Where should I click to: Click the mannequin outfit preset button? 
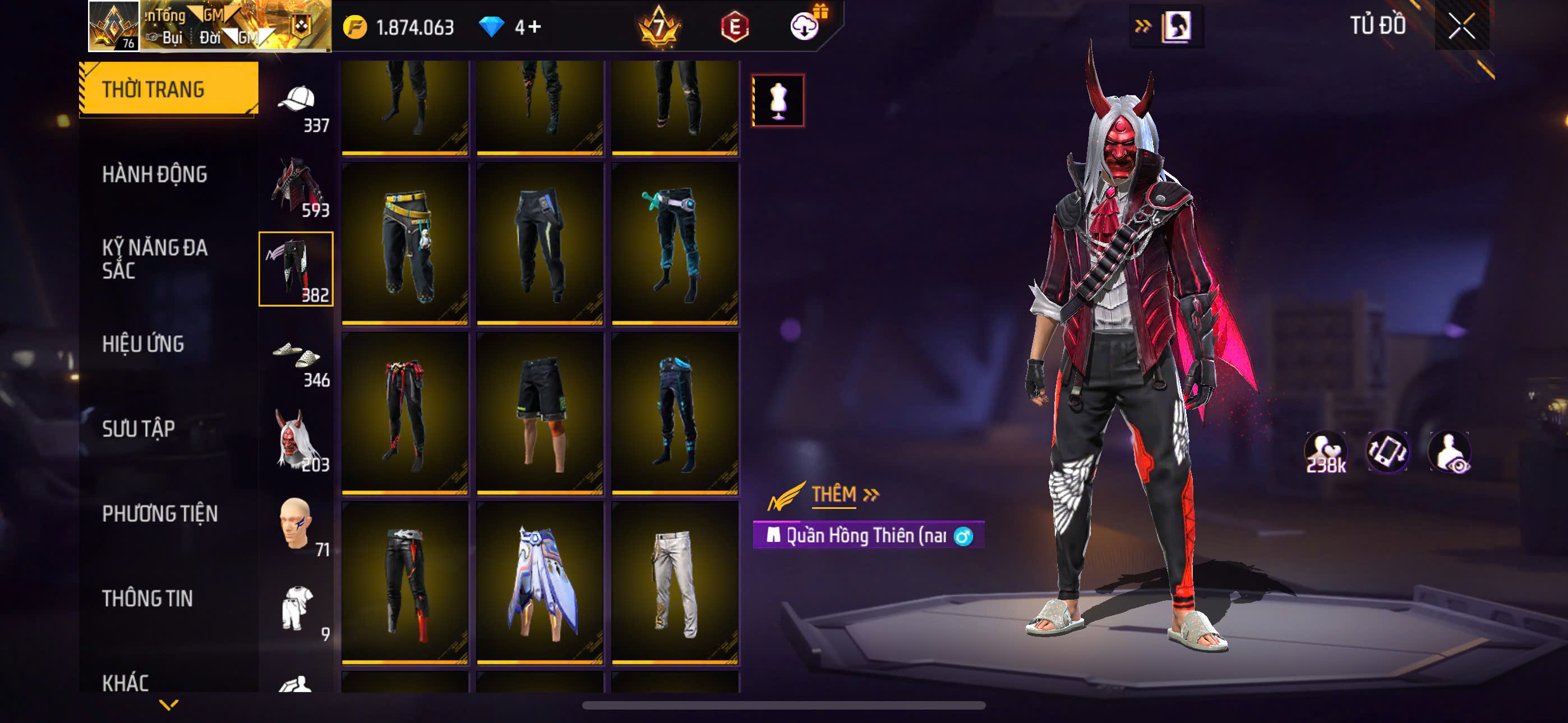pyautogui.click(x=778, y=100)
